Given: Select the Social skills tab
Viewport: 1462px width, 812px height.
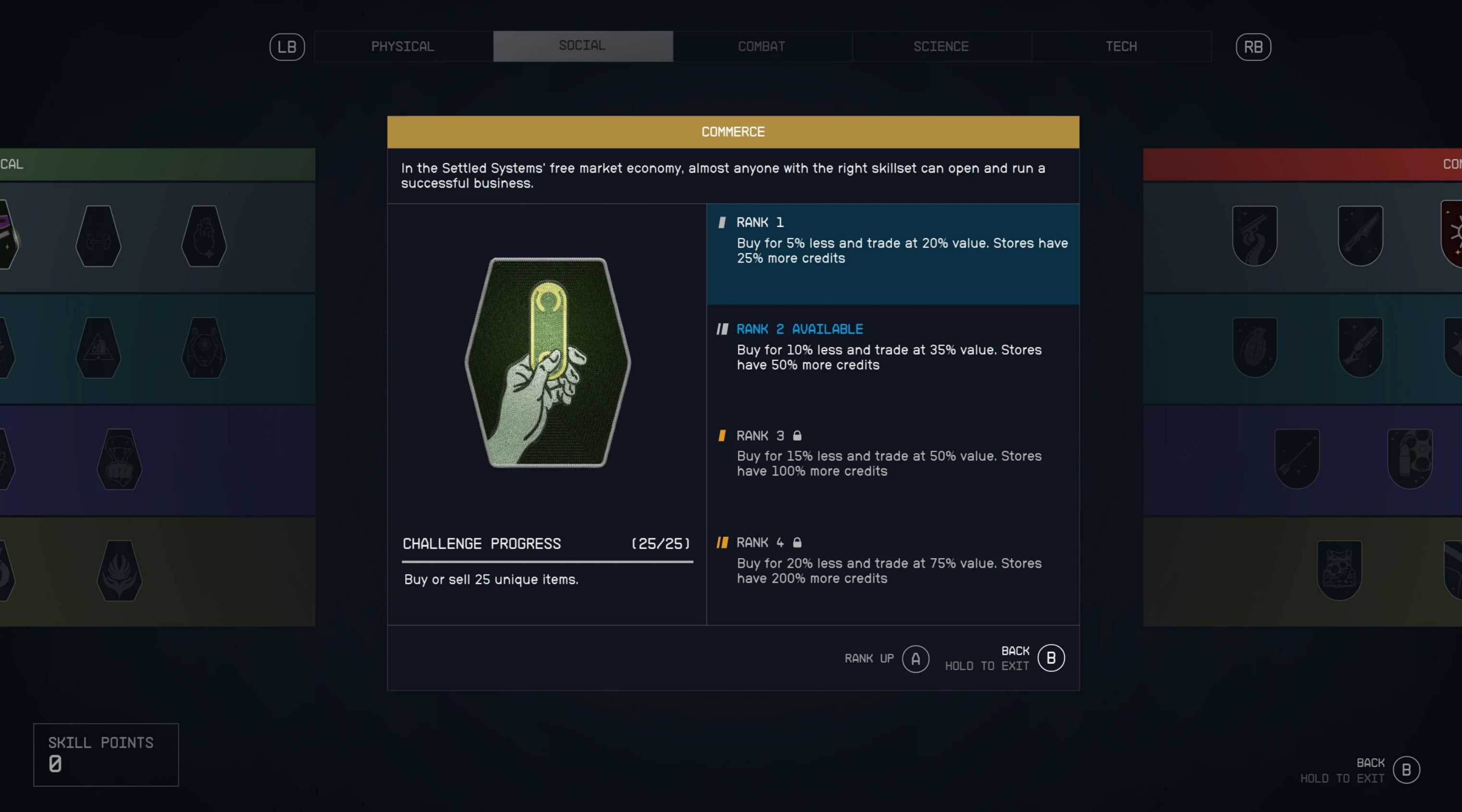Looking at the screenshot, I should pyautogui.click(x=582, y=47).
